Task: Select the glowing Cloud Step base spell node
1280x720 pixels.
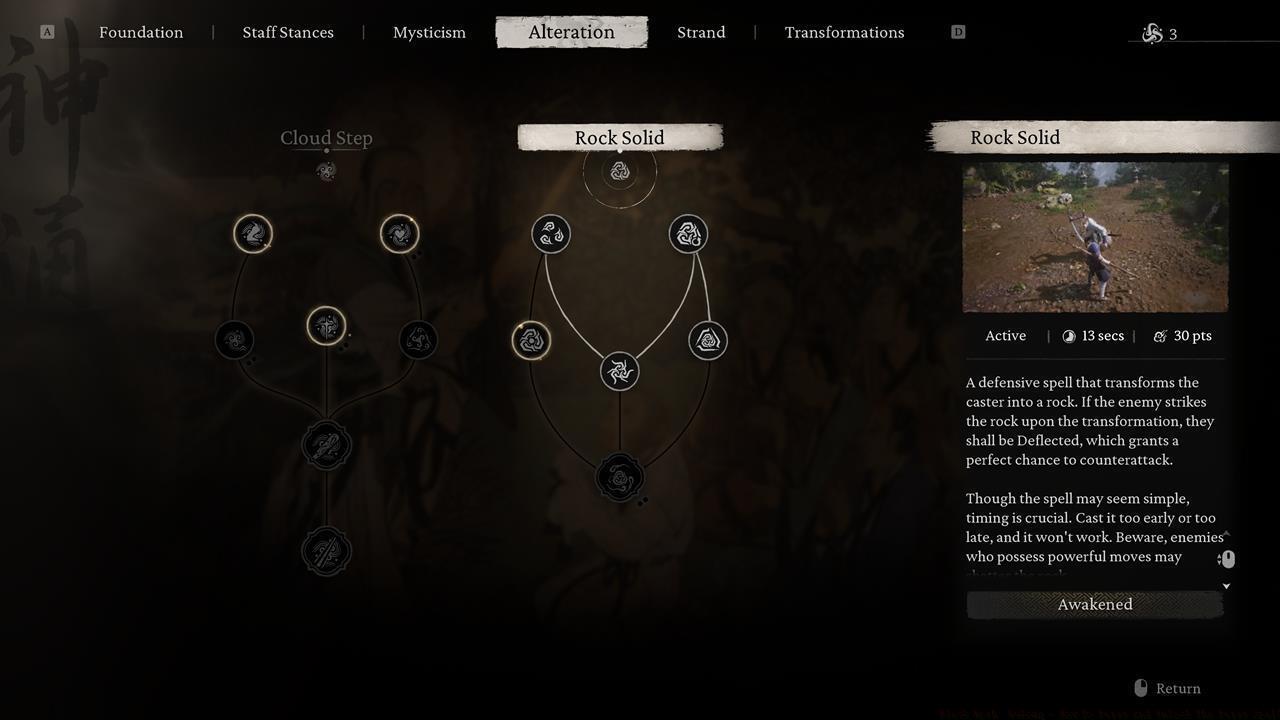Action: (x=326, y=170)
